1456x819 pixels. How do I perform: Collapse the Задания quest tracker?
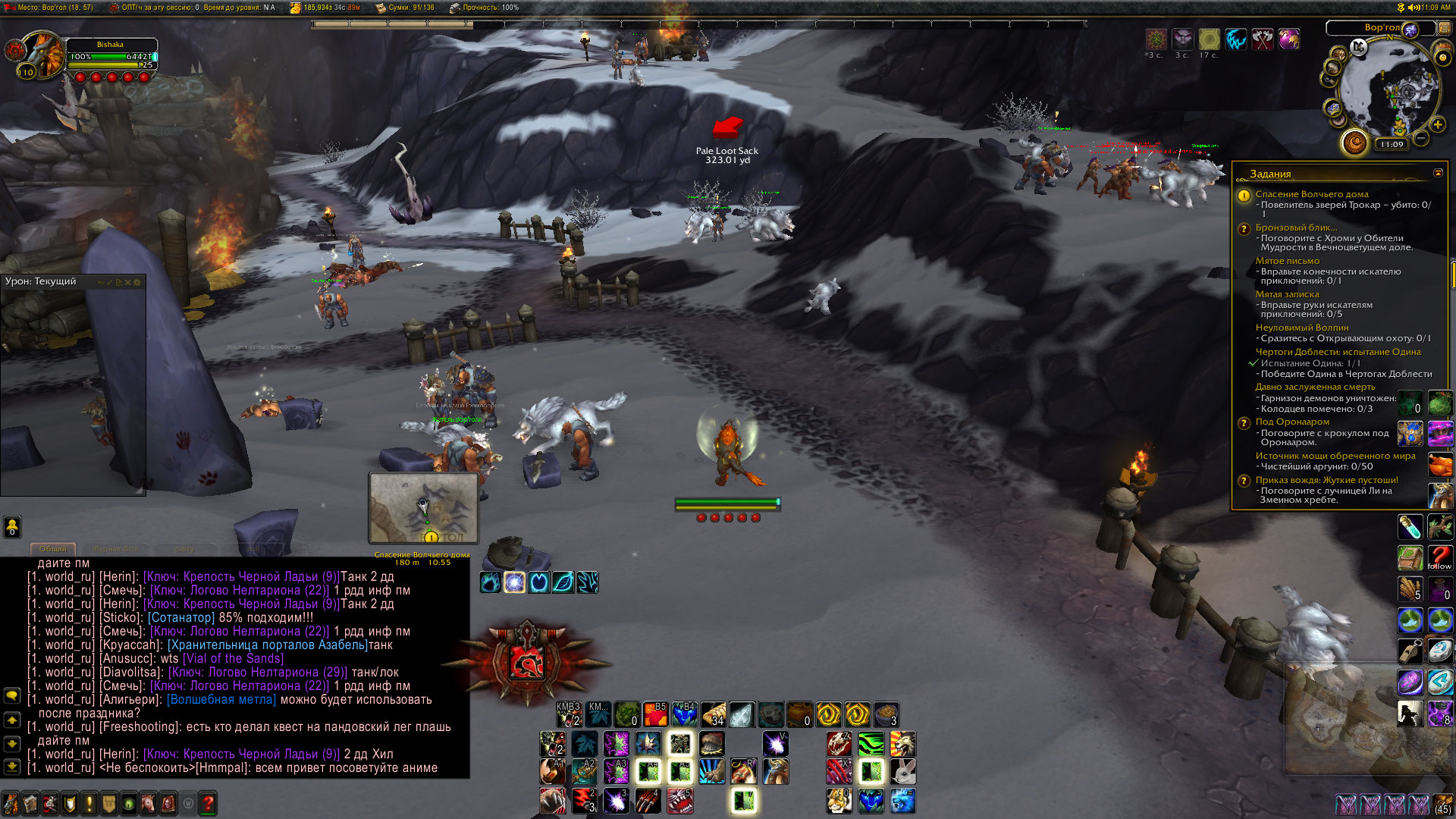coord(1438,173)
